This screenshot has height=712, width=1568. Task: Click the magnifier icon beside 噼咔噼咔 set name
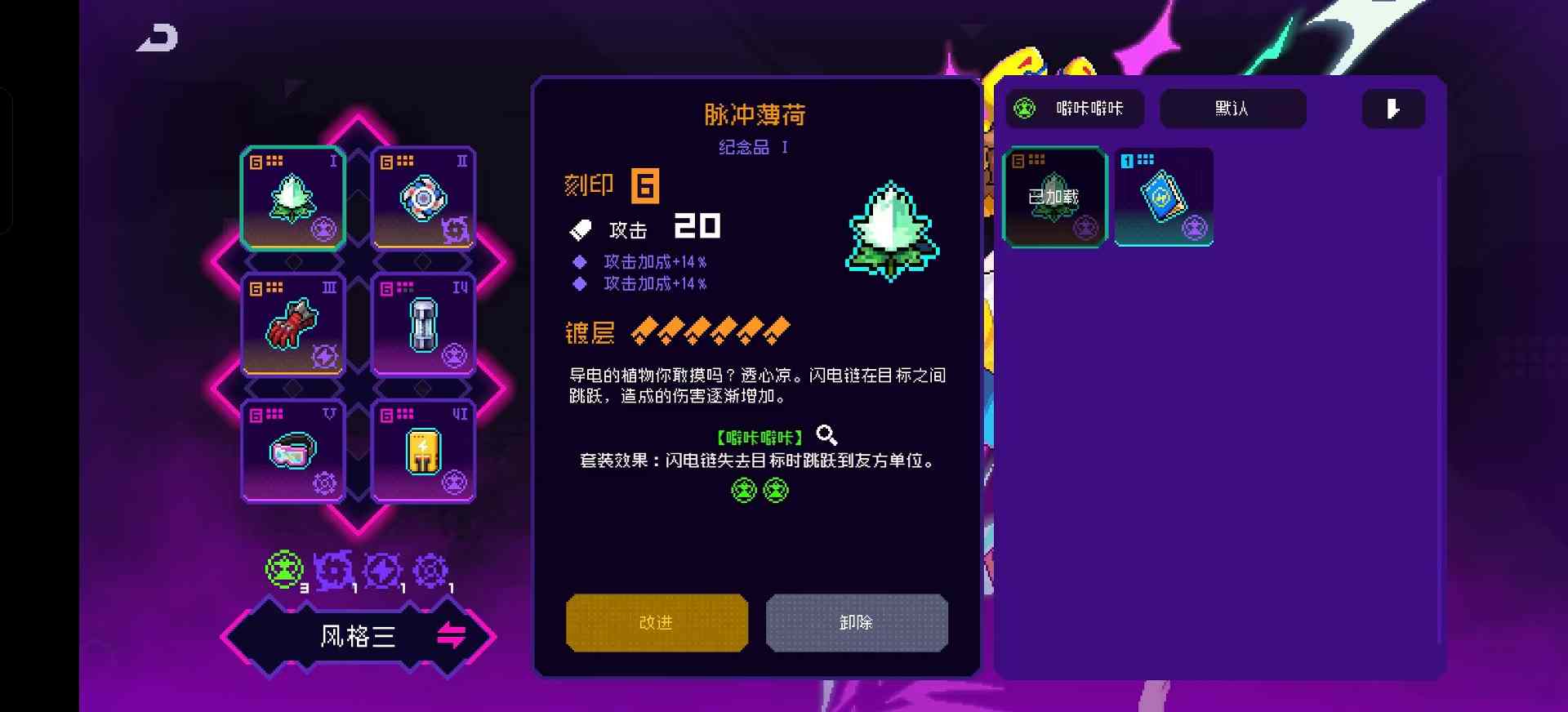point(827,436)
